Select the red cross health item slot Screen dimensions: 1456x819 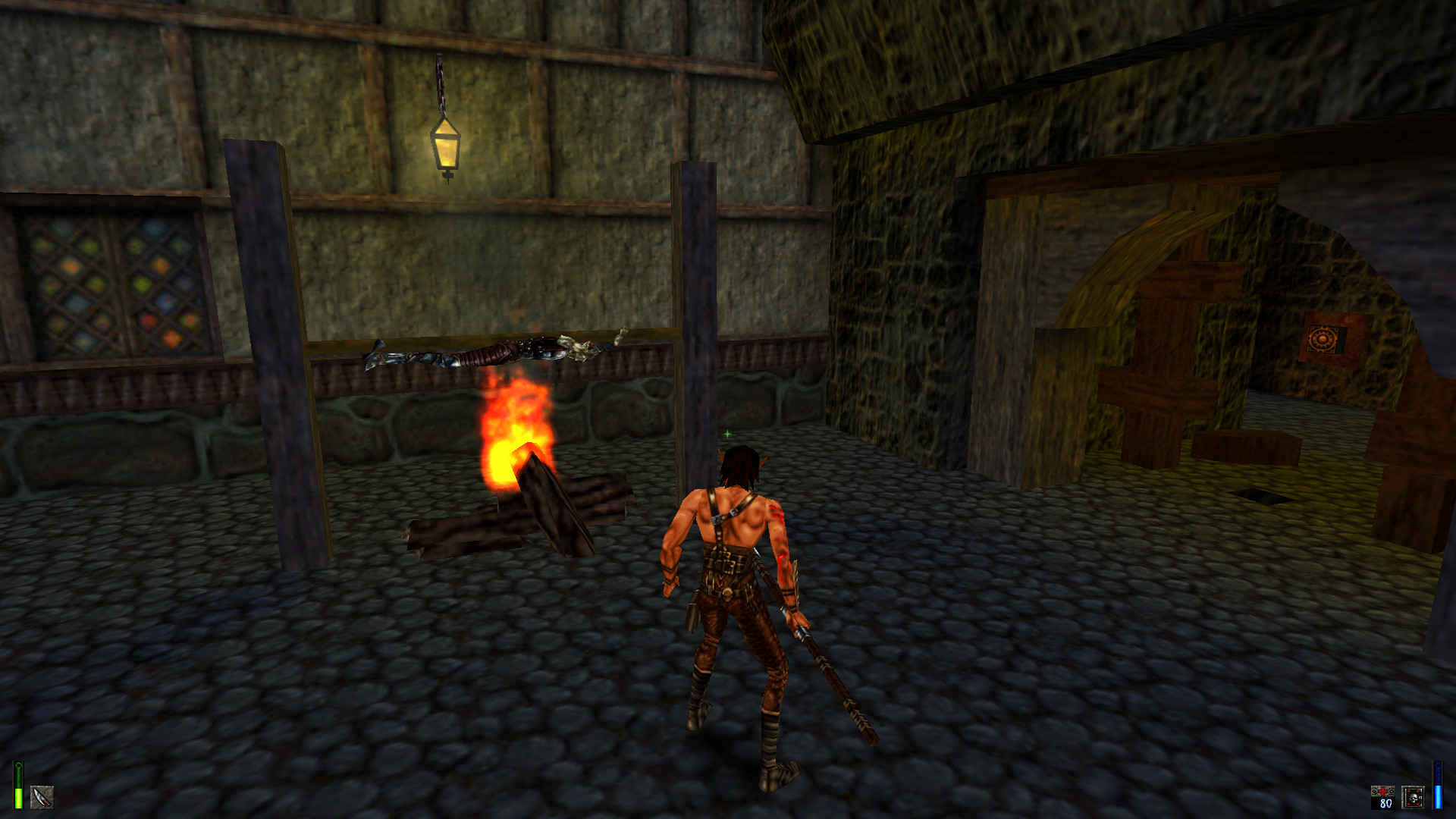click(x=1382, y=797)
